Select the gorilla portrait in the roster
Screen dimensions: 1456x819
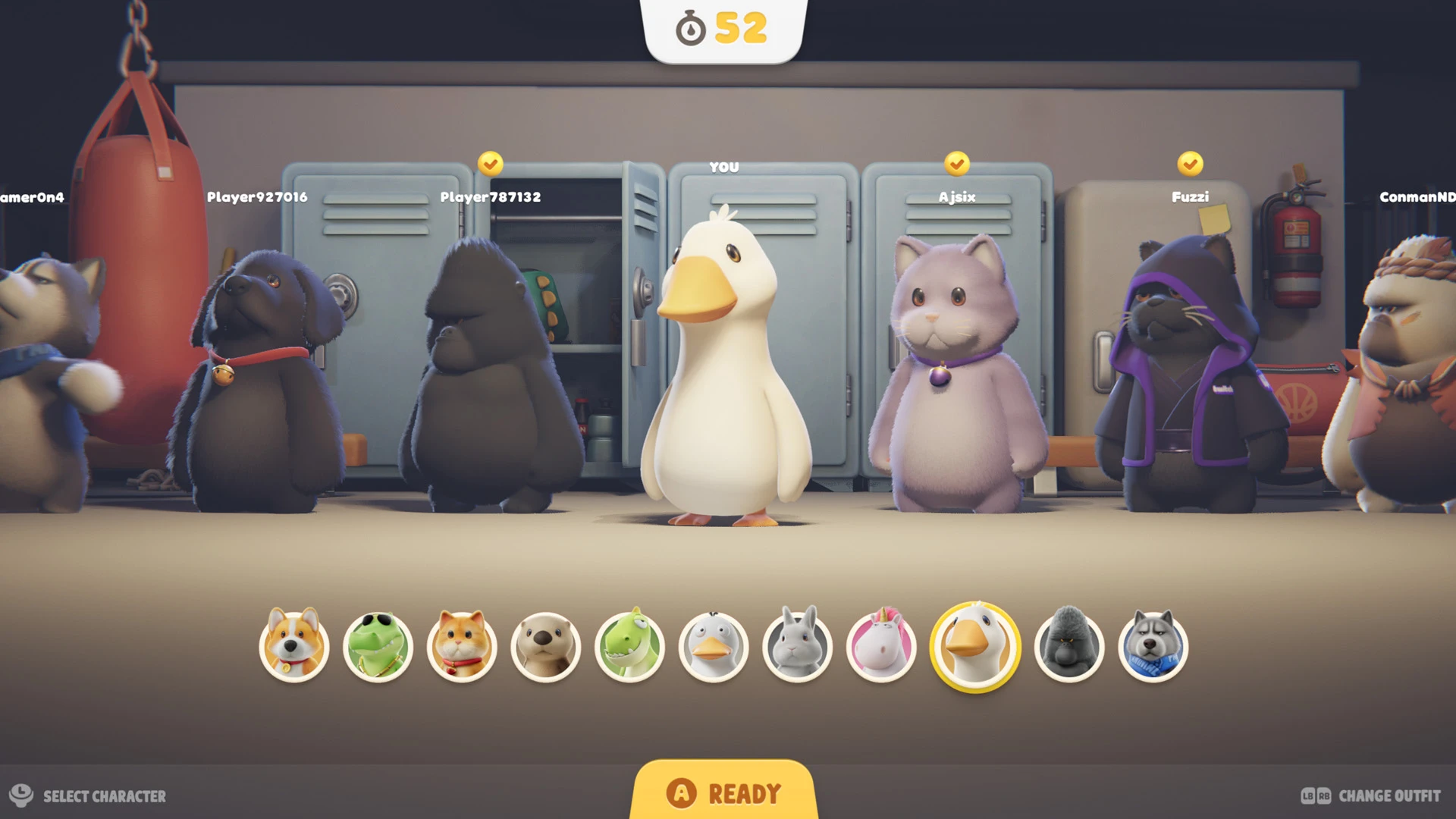pos(1069,648)
